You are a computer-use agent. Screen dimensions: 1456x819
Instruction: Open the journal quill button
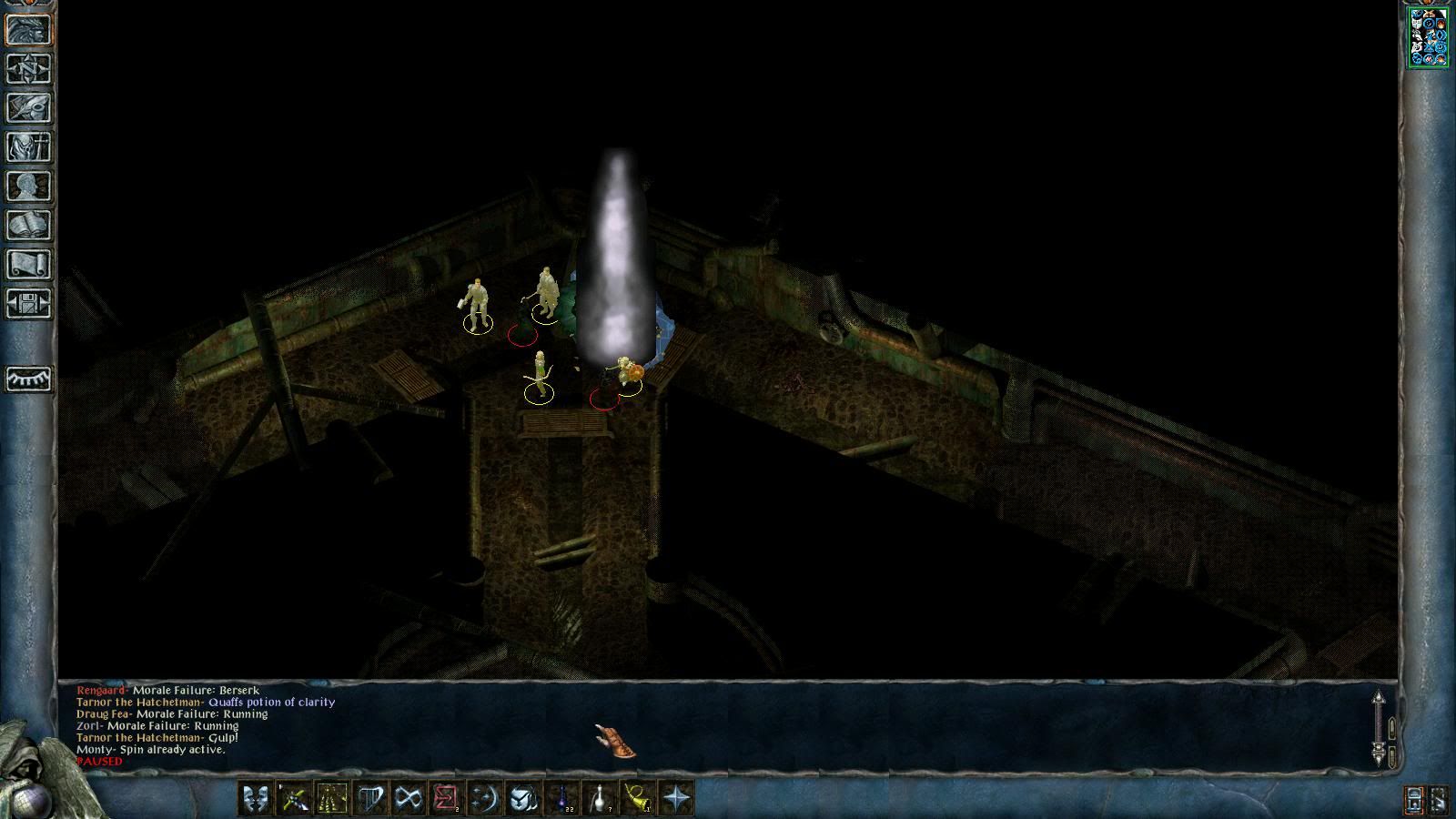[29, 108]
